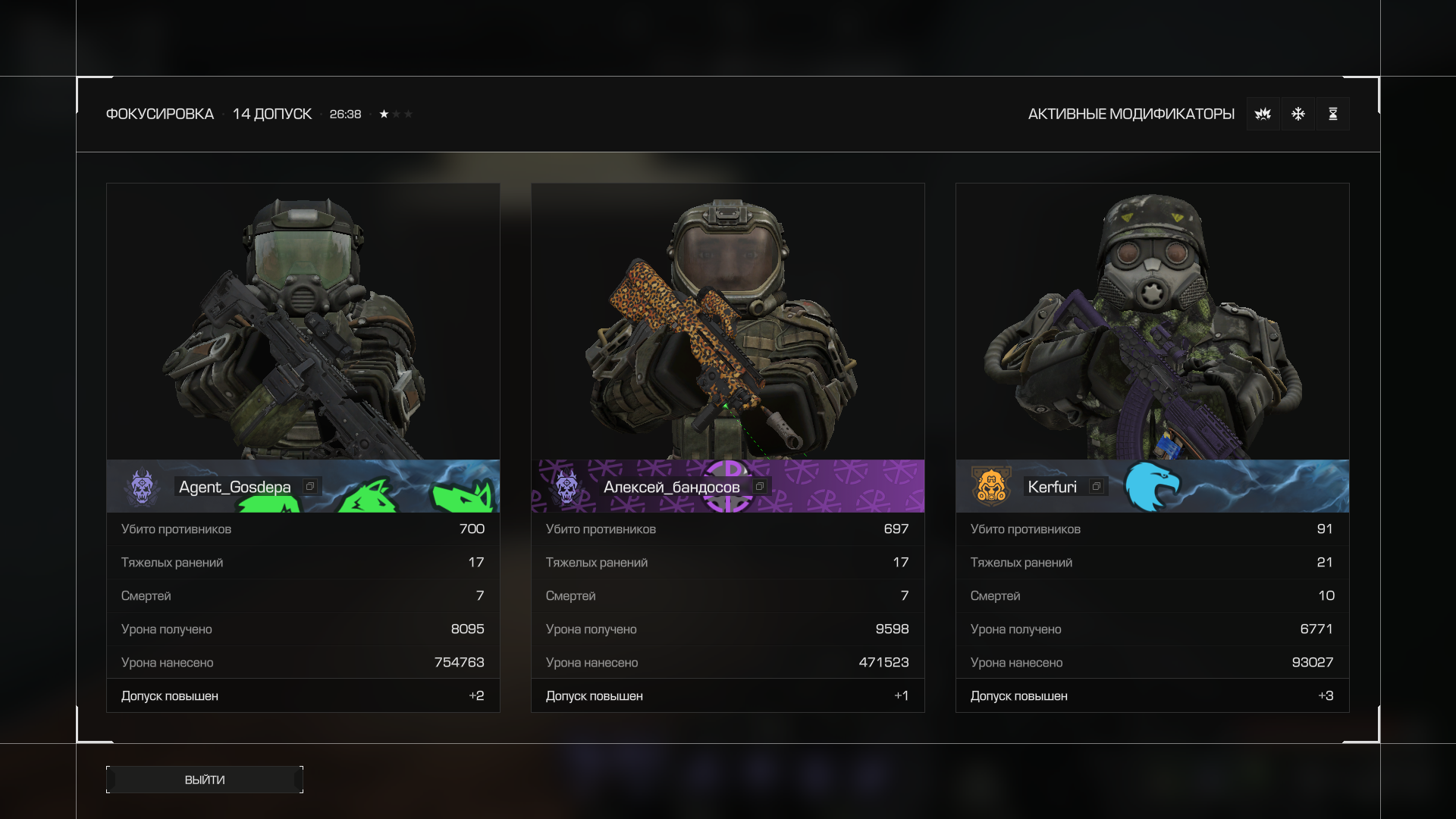
Task: Select the claw-mark modifier icon
Action: [x=1263, y=114]
